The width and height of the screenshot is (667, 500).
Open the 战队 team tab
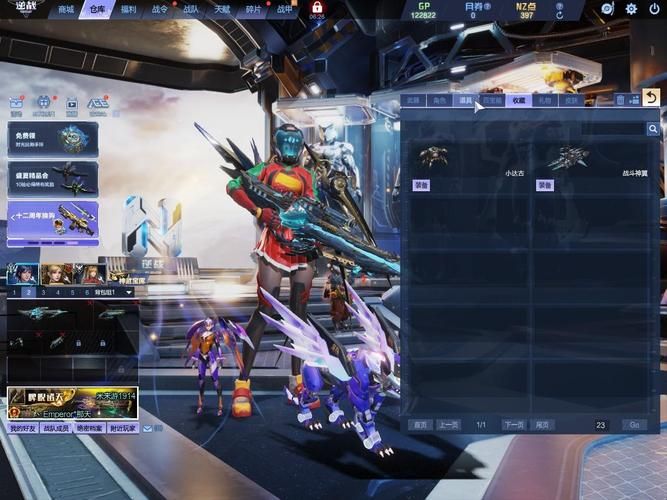pyautogui.click(x=190, y=10)
